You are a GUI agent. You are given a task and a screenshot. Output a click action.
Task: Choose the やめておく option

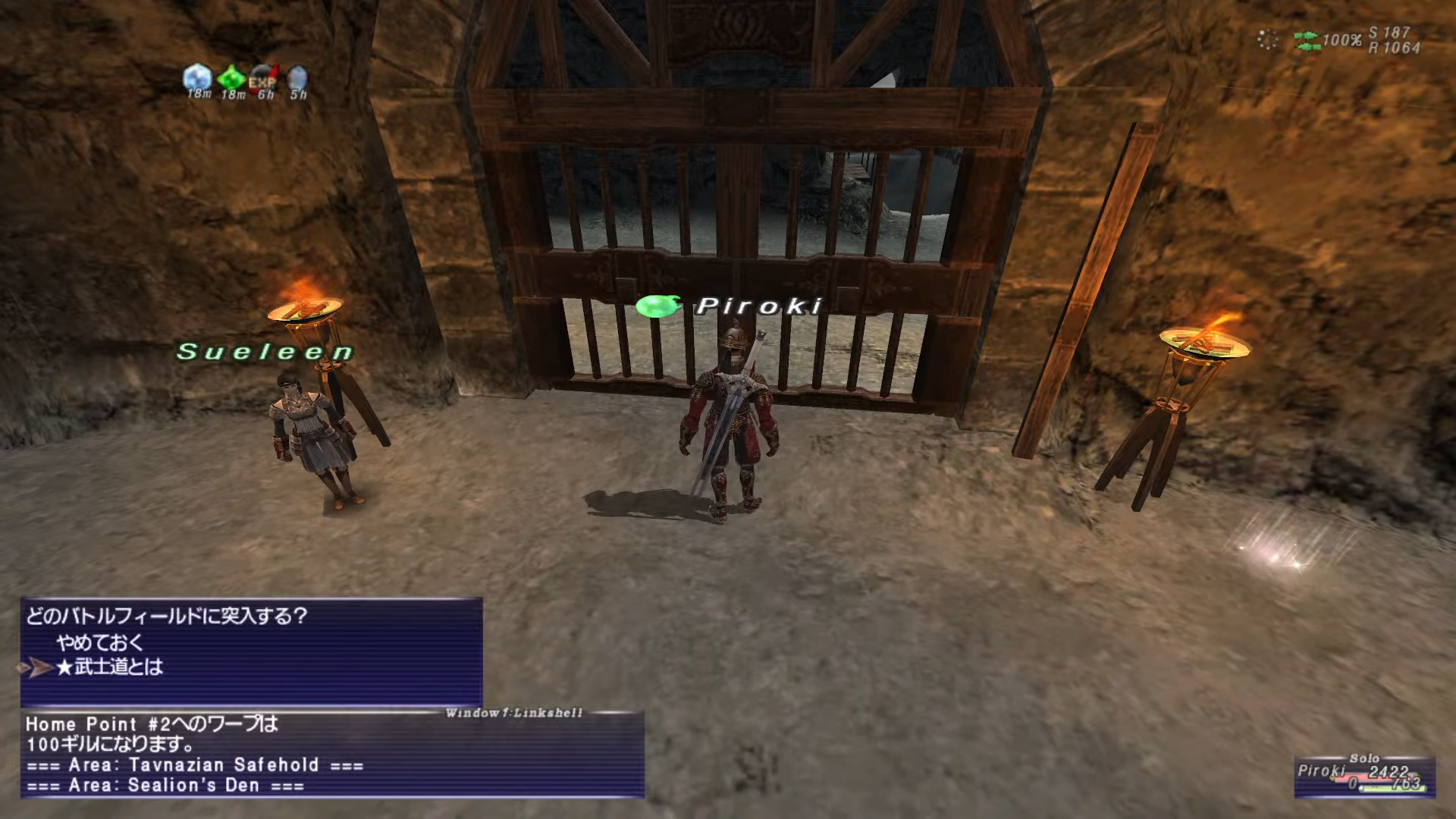click(99, 642)
